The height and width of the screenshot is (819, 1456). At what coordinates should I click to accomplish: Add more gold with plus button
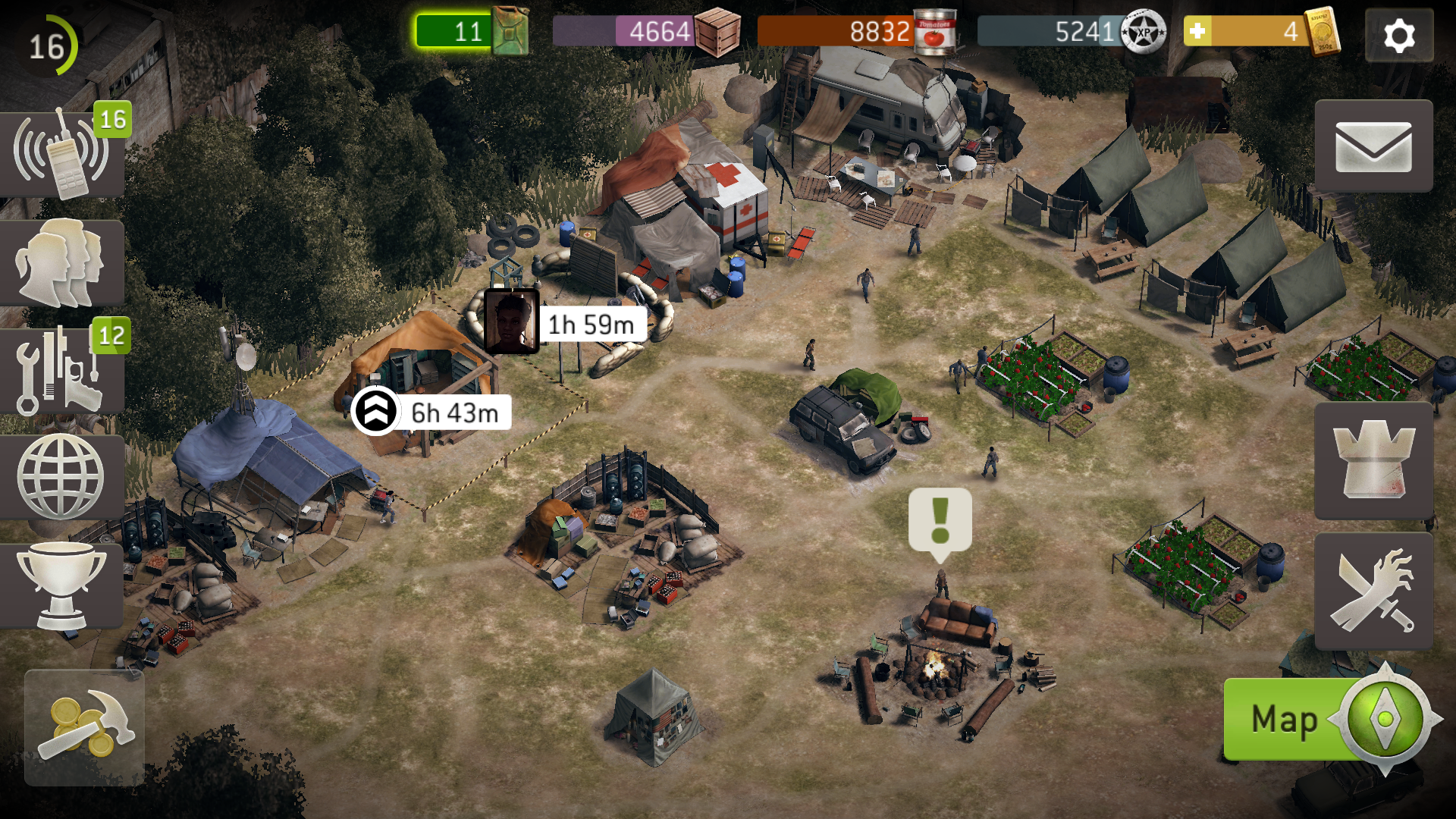tap(1197, 32)
